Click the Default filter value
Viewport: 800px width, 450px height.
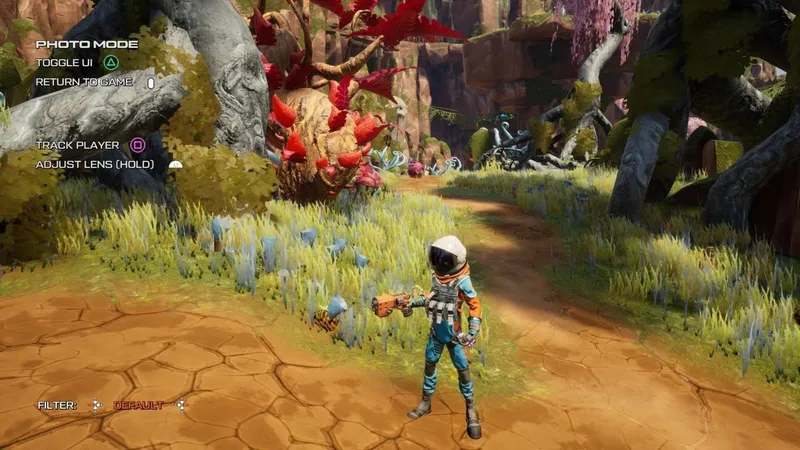click(138, 405)
